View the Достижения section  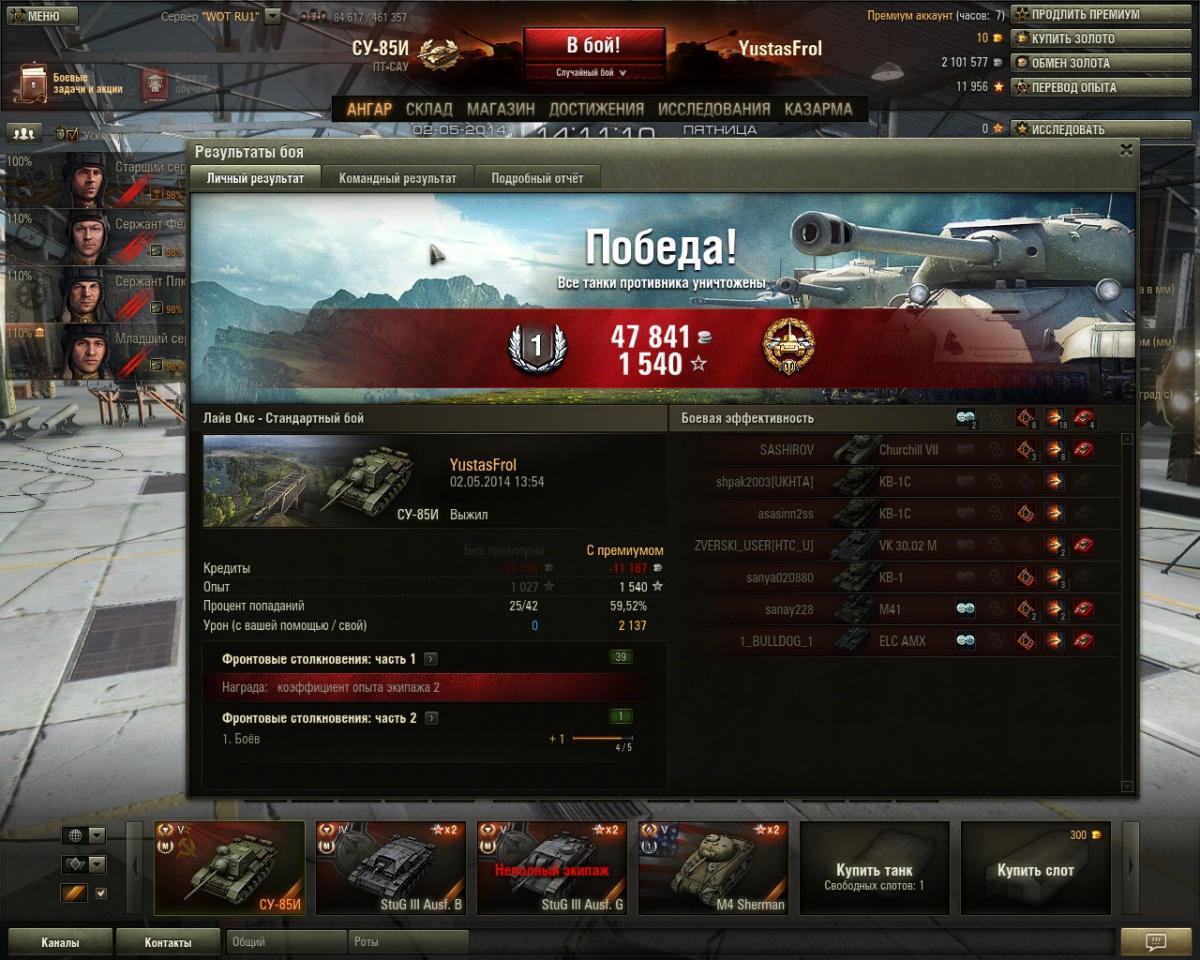[596, 109]
